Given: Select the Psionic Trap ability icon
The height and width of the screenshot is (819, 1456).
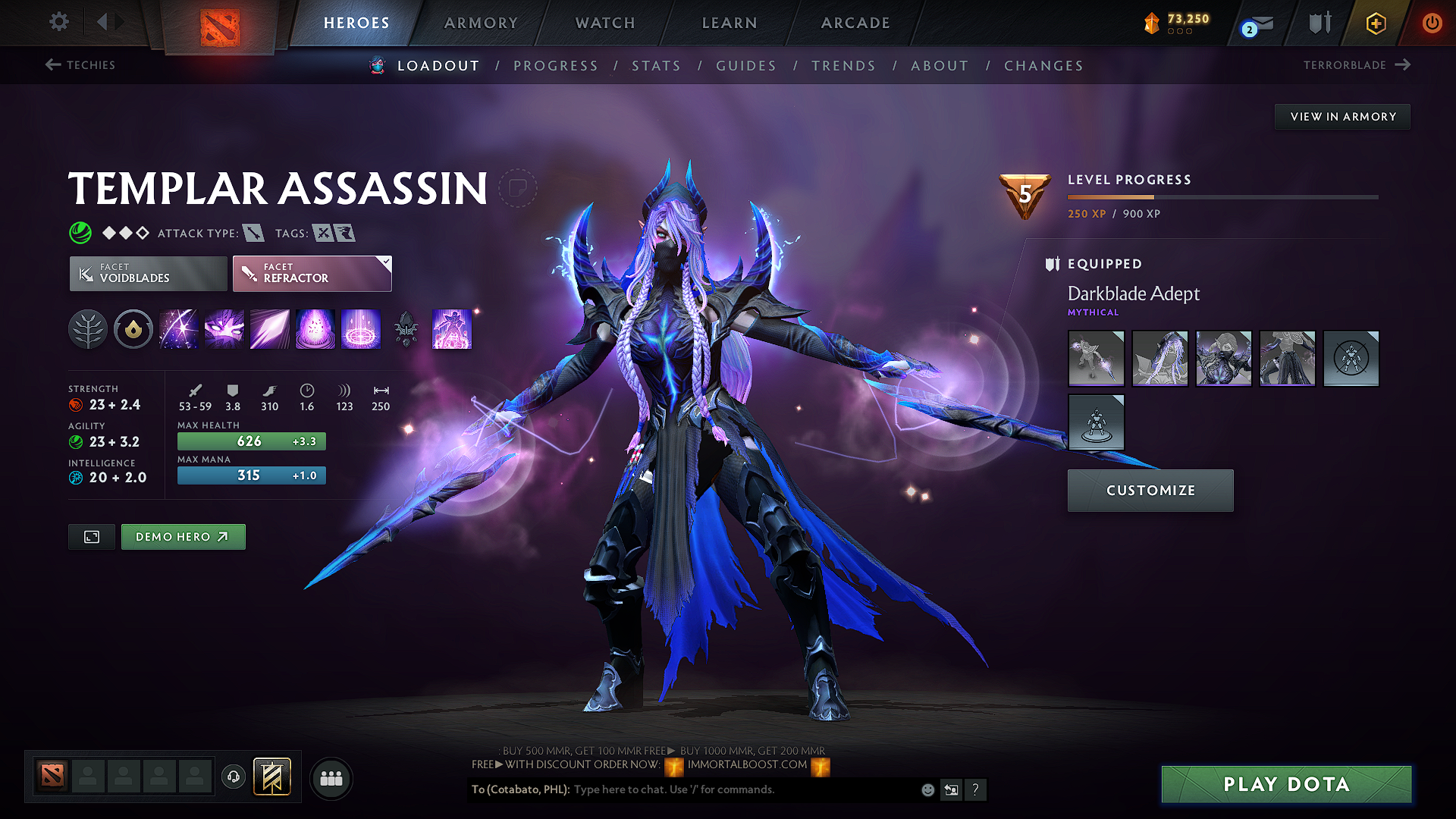Looking at the screenshot, I should [361, 329].
